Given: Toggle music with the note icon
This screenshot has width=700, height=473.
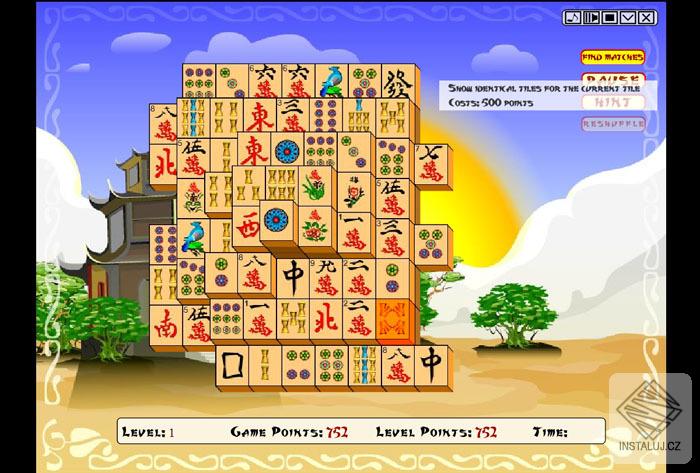Looking at the screenshot, I should [572, 17].
